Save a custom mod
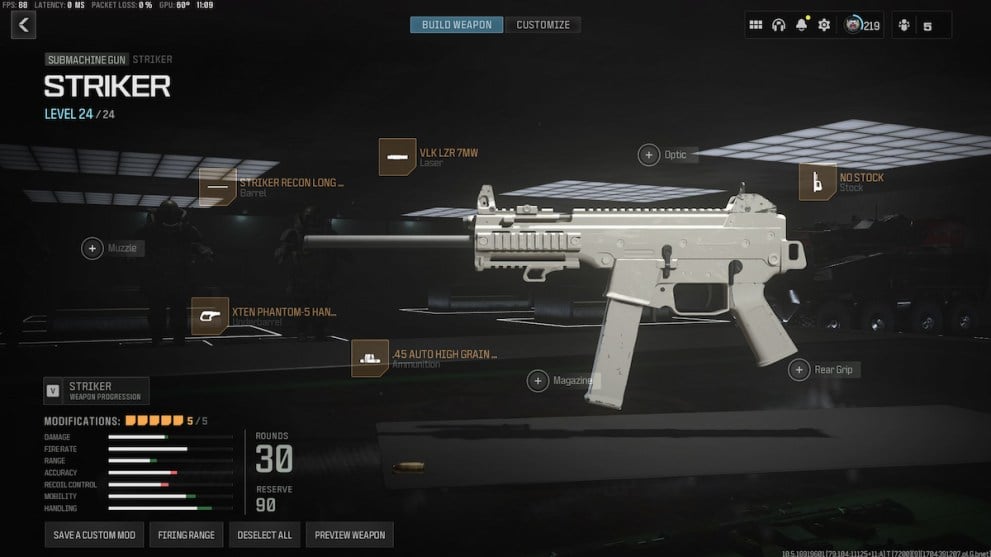This screenshot has width=991, height=557. pos(94,535)
